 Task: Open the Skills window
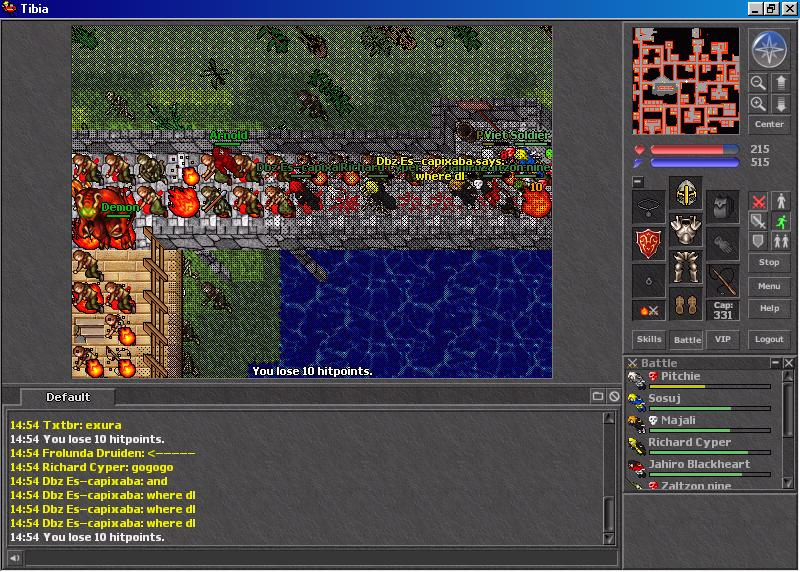[x=649, y=339]
